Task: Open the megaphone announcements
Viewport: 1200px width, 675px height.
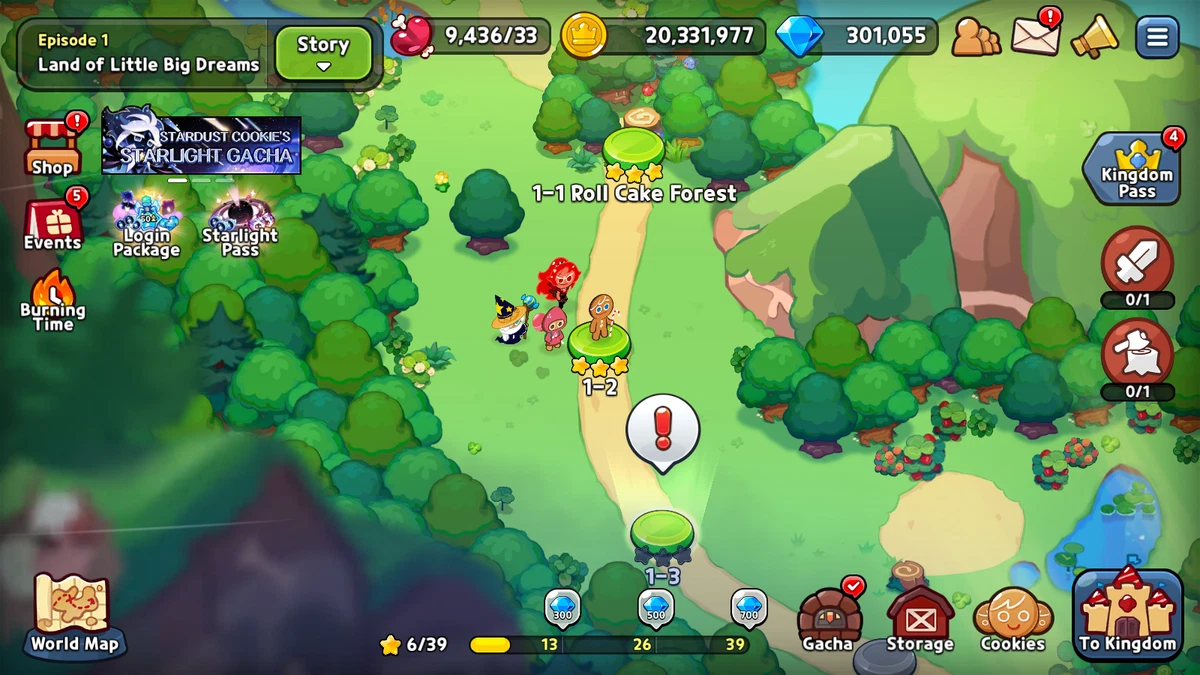Action: click(1094, 38)
